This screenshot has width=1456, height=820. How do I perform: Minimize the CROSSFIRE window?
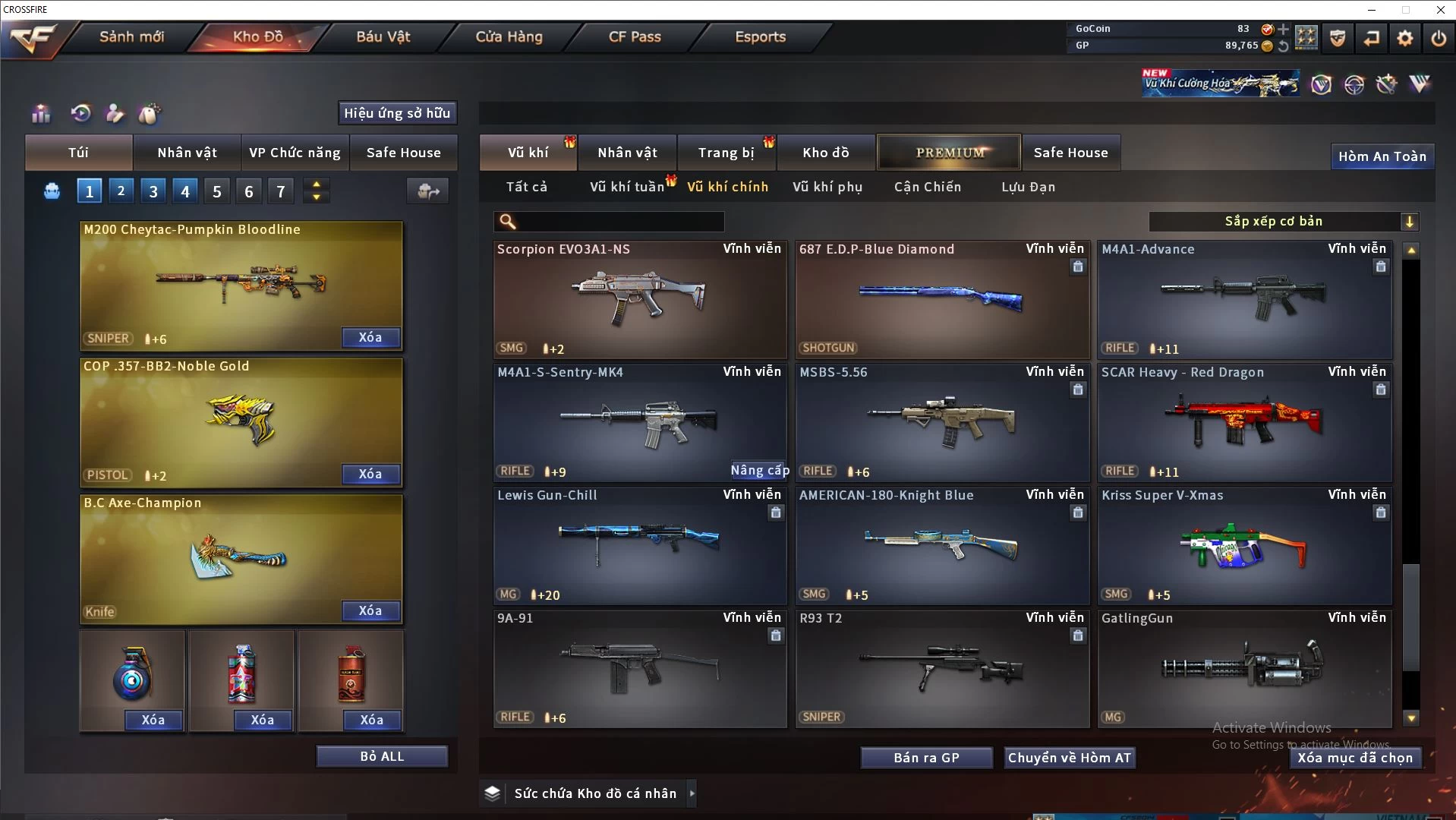[x=1372, y=10]
